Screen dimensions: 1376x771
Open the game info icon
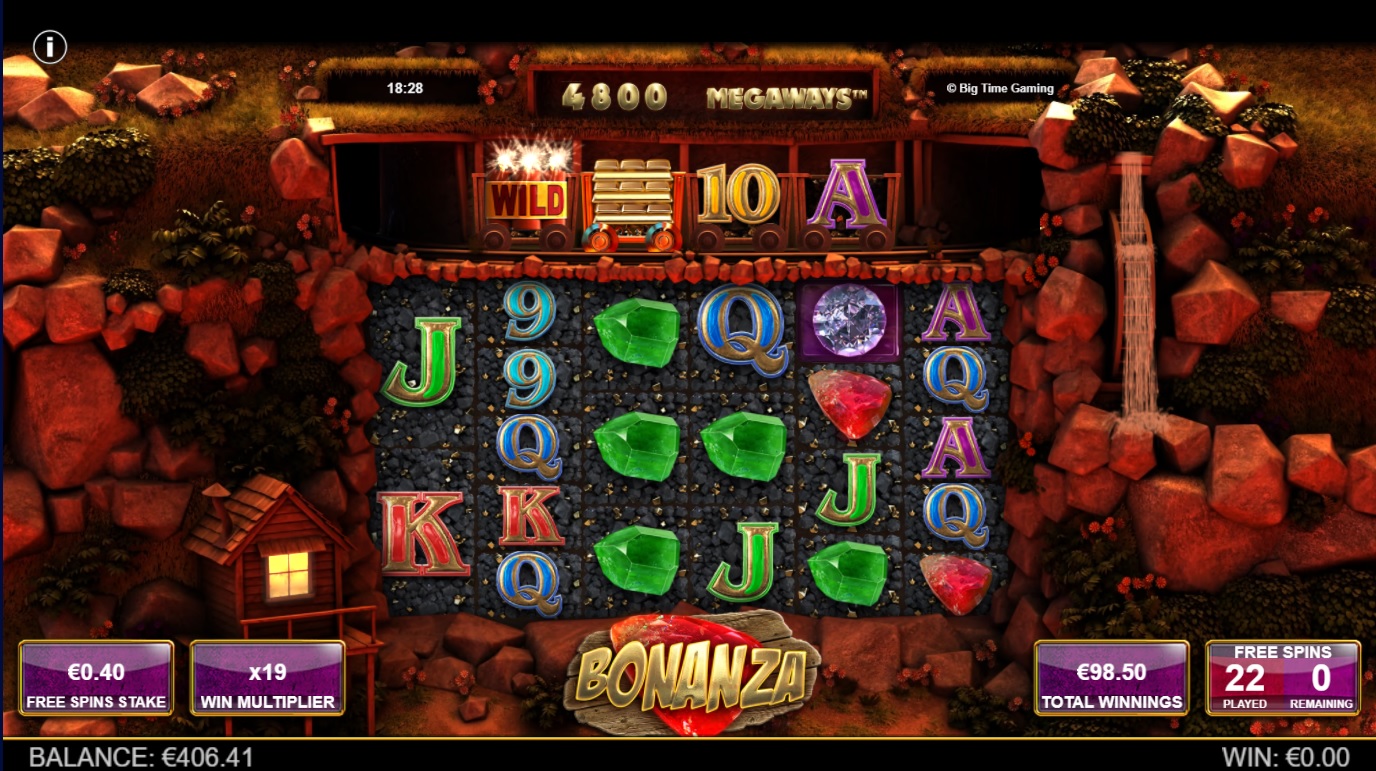50,47
